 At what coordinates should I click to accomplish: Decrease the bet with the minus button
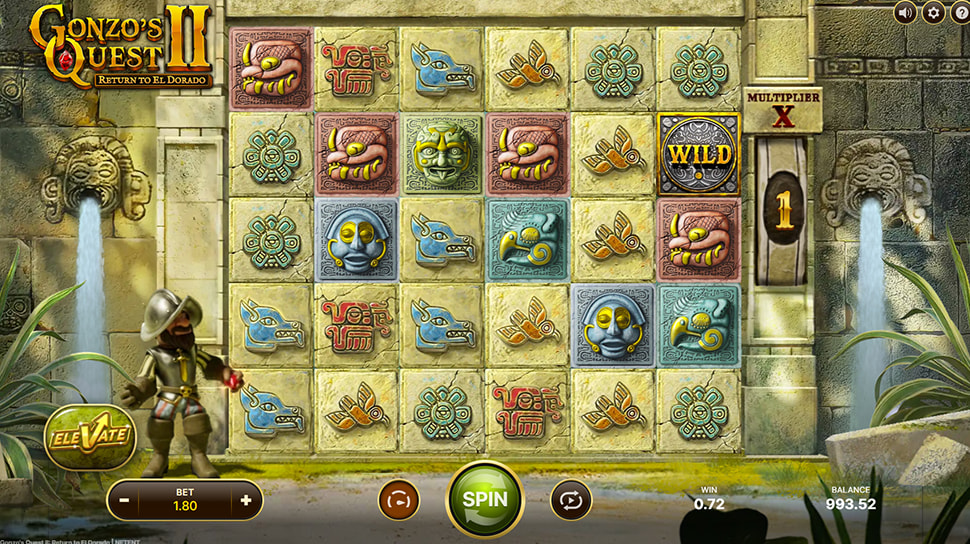124,499
